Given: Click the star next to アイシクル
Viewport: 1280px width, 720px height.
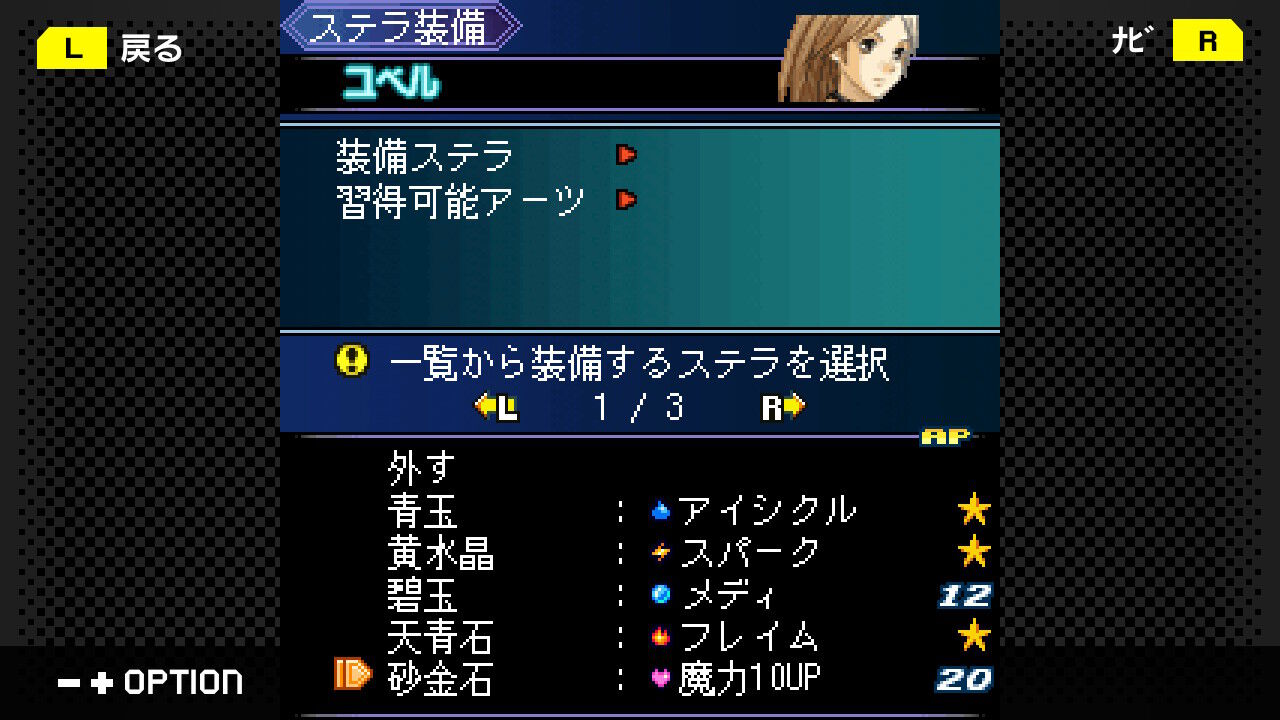Looking at the screenshot, I should (x=975, y=508).
